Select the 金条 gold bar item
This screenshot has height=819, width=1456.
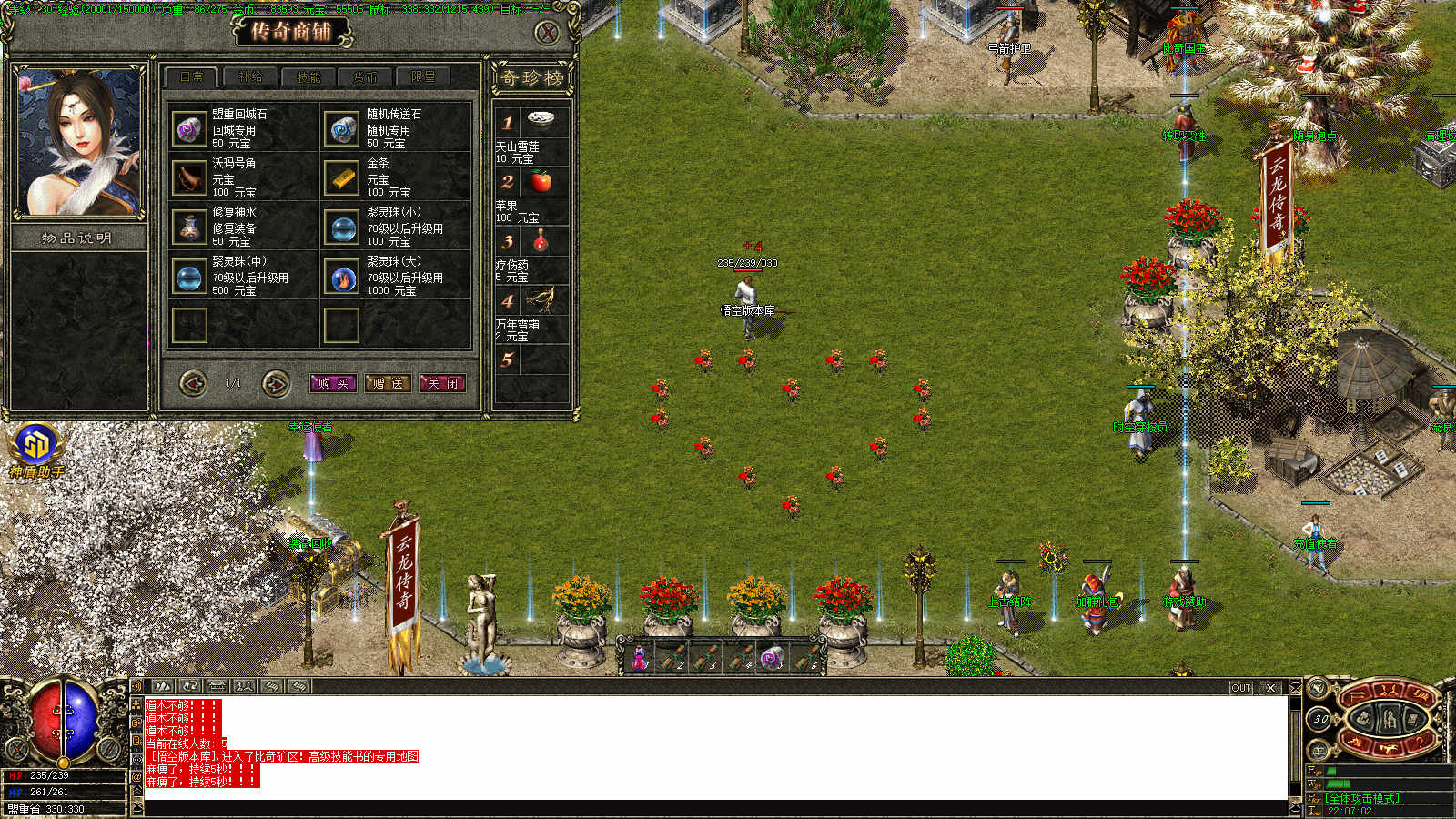tap(343, 178)
